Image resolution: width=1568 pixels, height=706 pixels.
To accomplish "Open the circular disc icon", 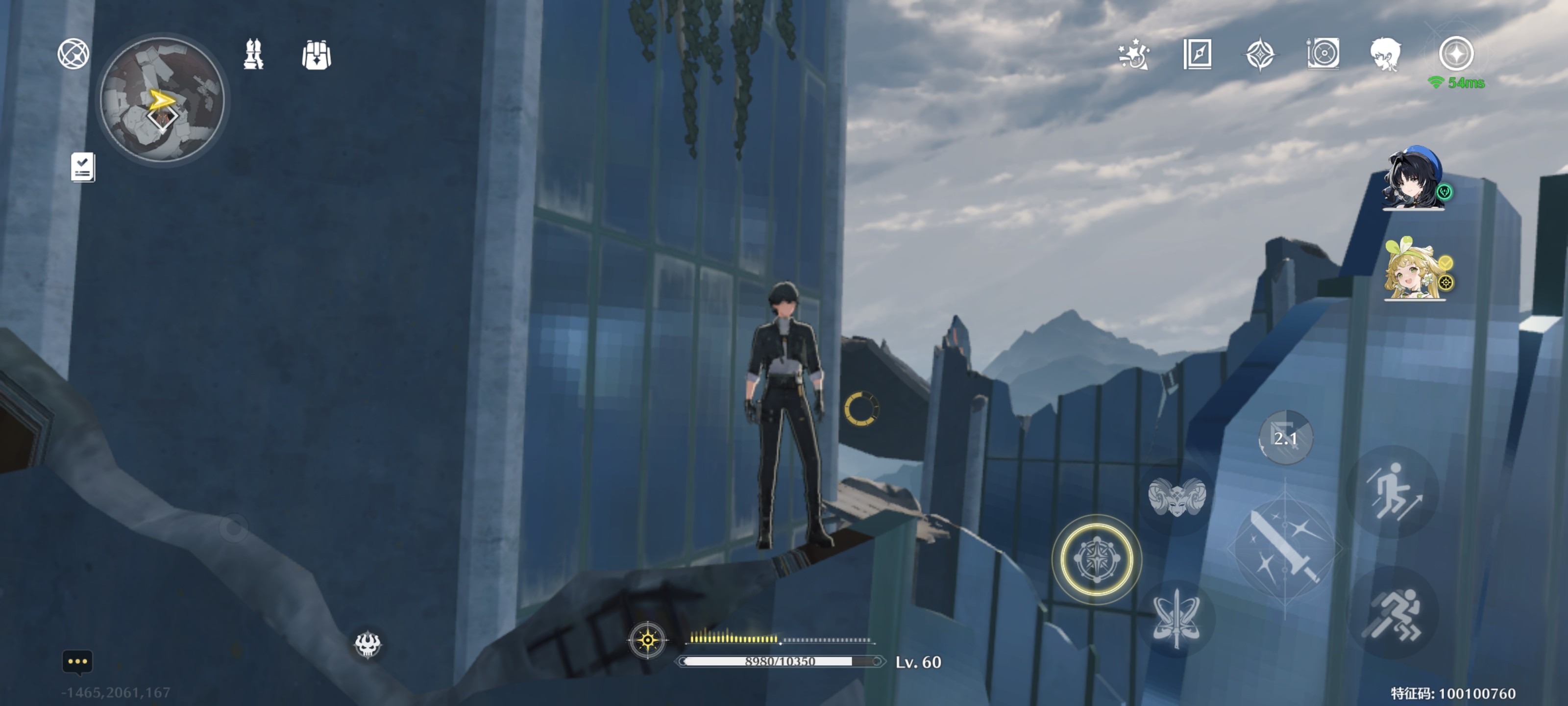I will pyautogui.click(x=1323, y=53).
